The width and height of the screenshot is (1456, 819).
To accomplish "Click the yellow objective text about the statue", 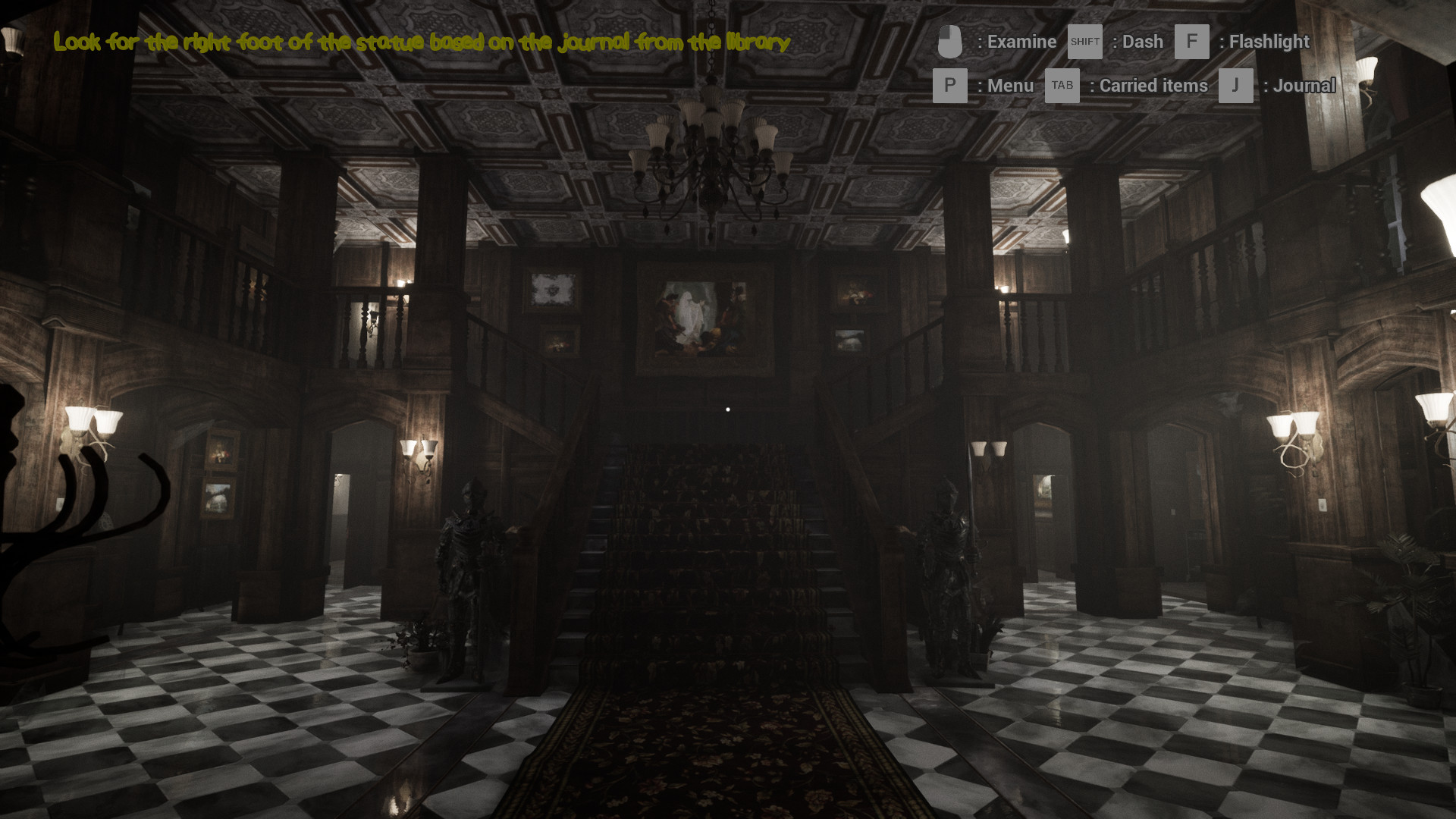I will point(421,43).
